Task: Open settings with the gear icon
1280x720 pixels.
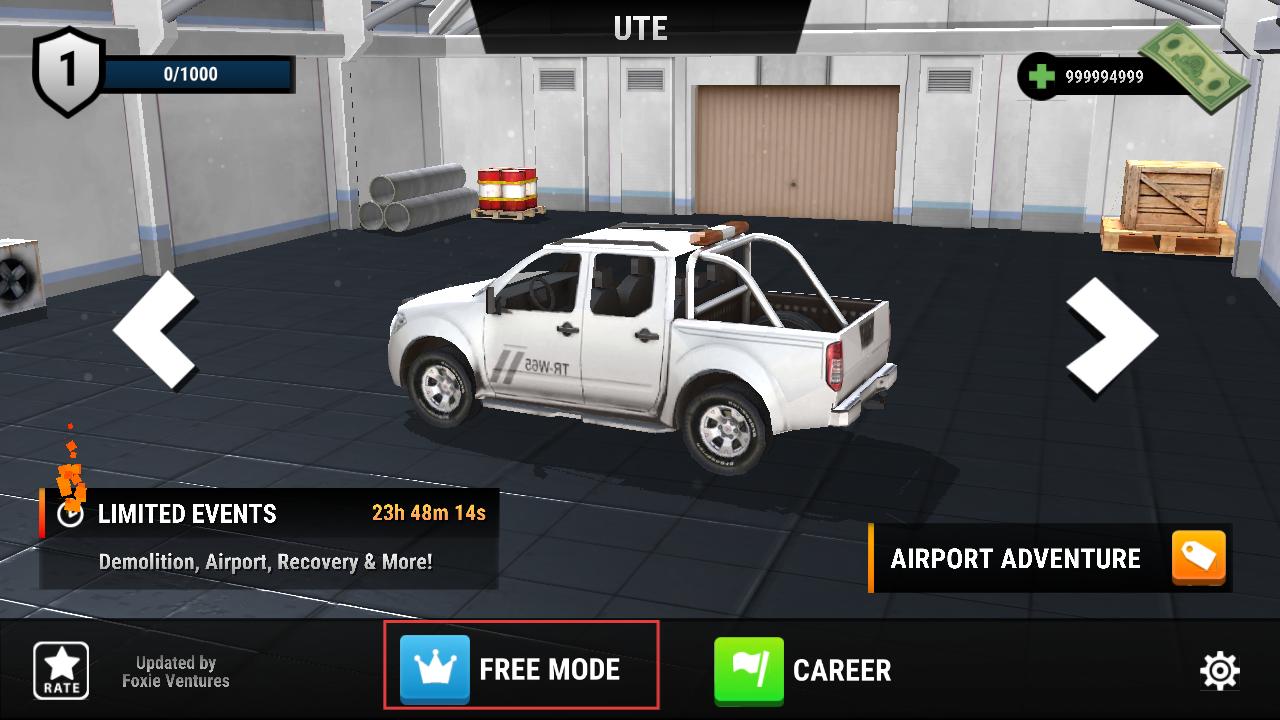Action: click(x=1219, y=670)
